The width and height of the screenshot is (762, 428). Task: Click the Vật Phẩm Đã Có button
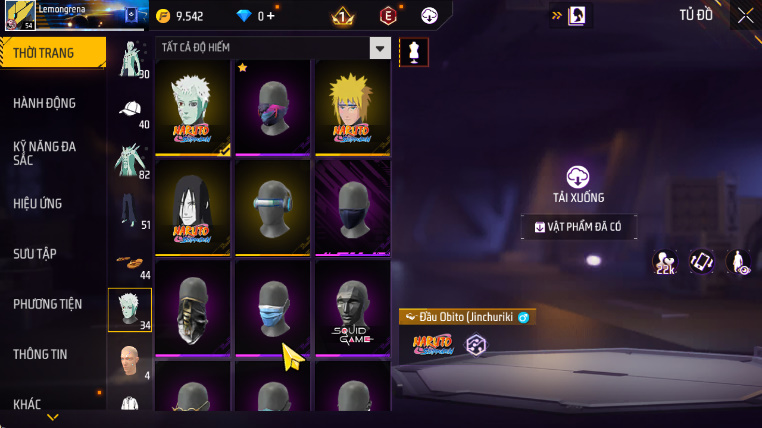tap(579, 227)
